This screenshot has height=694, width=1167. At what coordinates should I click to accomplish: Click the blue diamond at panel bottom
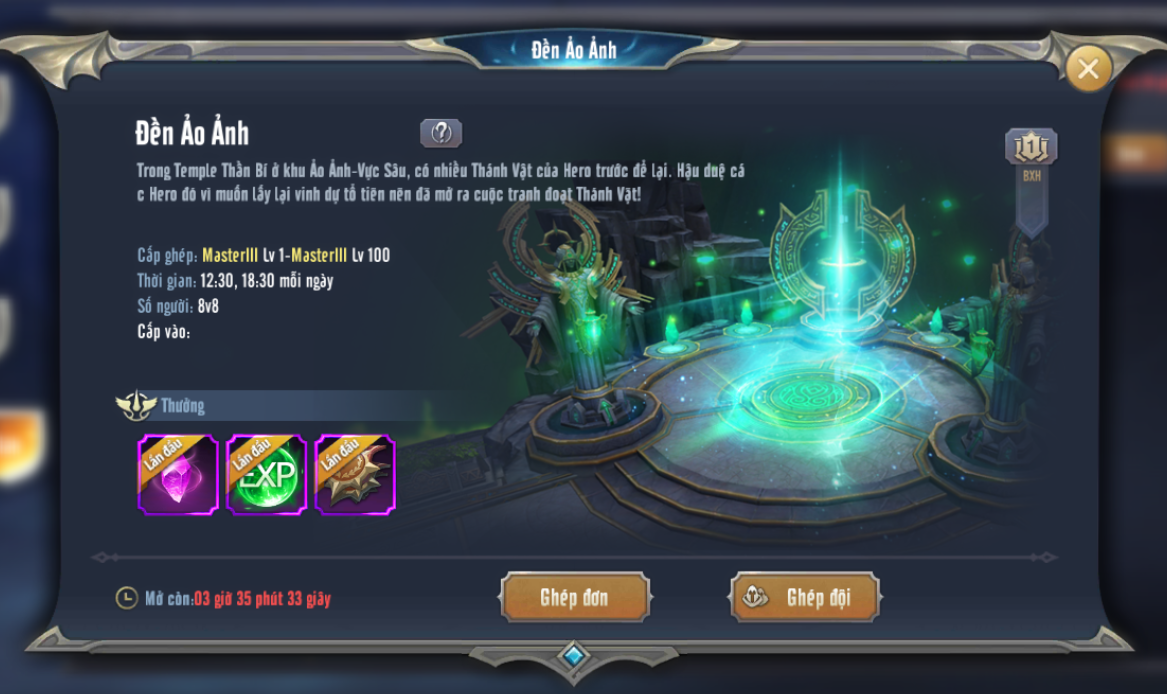[x=572, y=656]
